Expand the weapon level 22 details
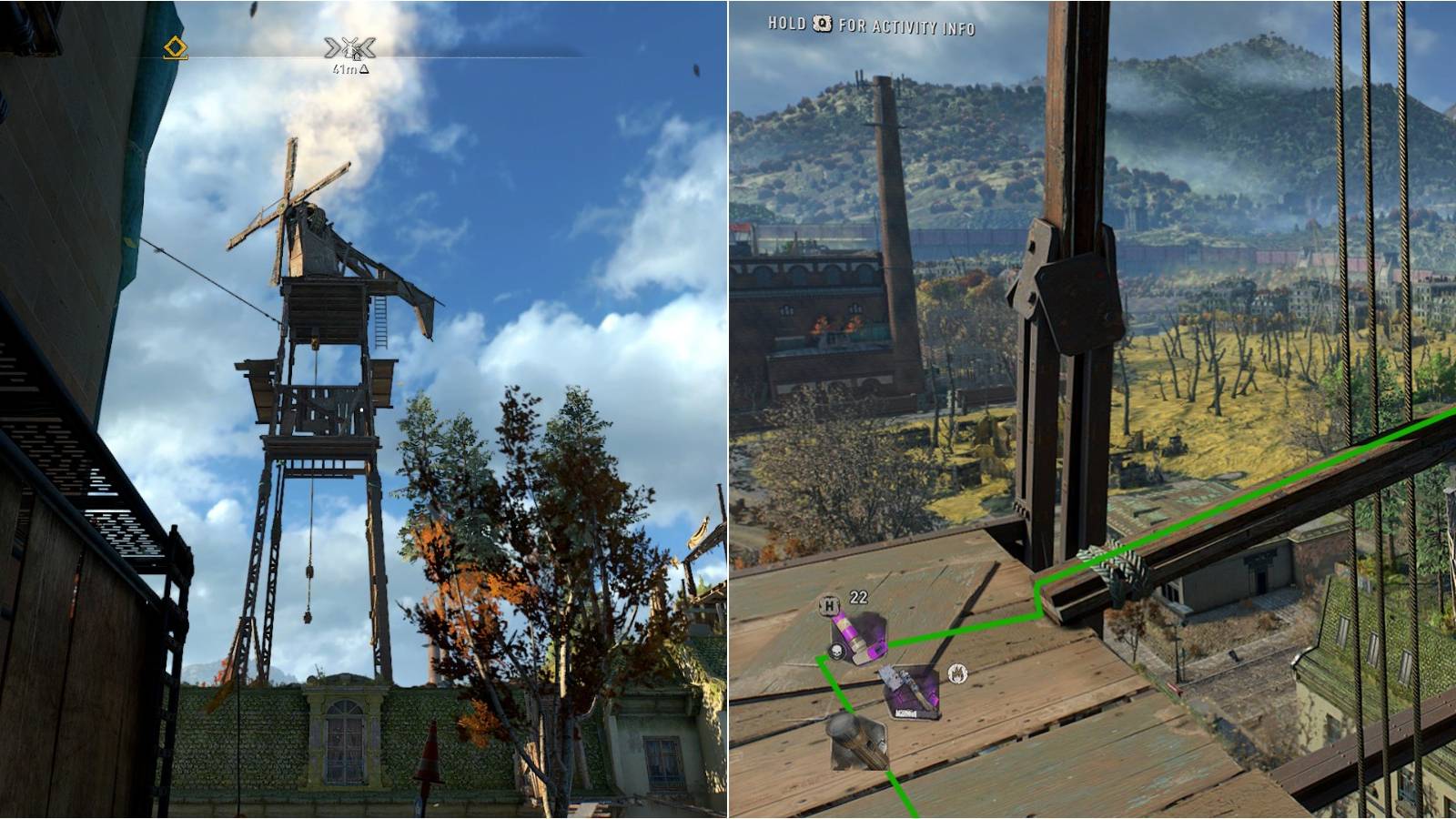The width and height of the screenshot is (1456, 819). (x=857, y=595)
